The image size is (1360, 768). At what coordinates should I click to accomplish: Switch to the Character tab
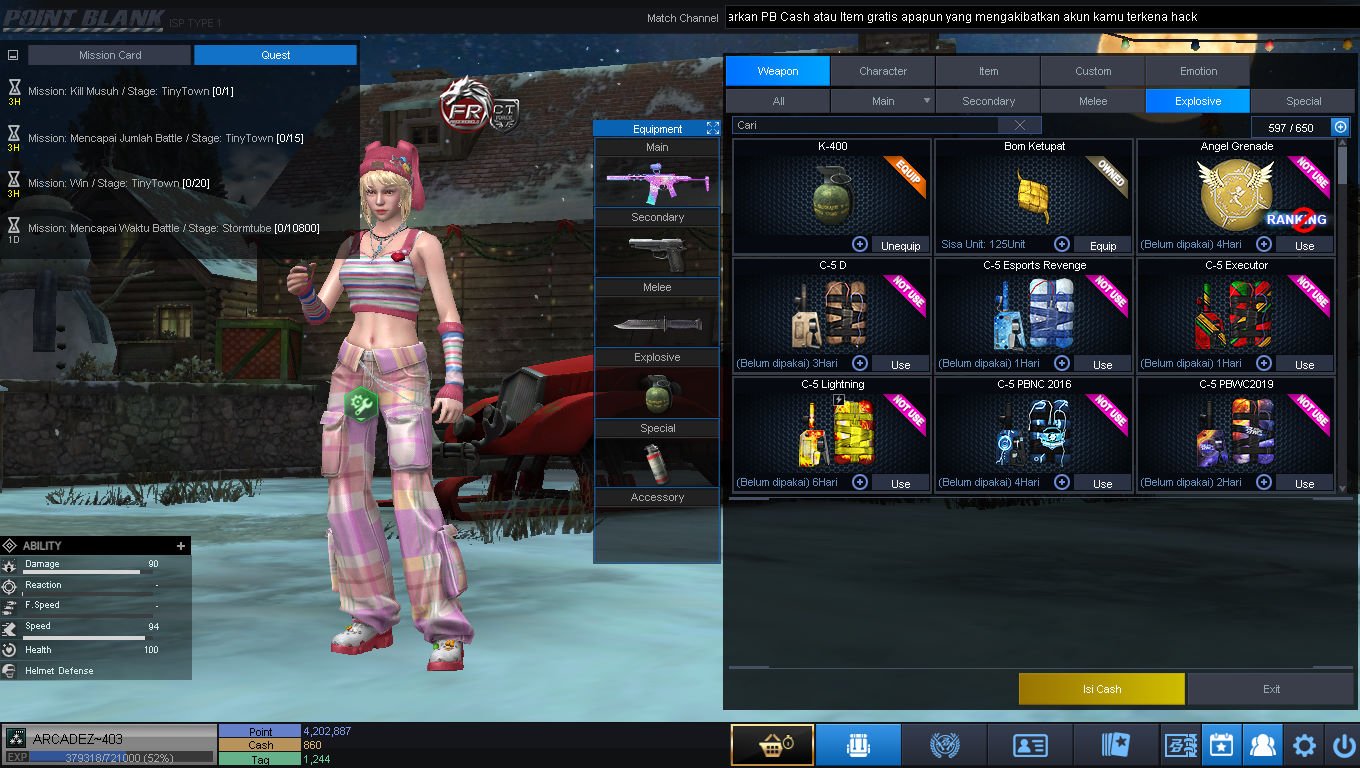click(882, 71)
